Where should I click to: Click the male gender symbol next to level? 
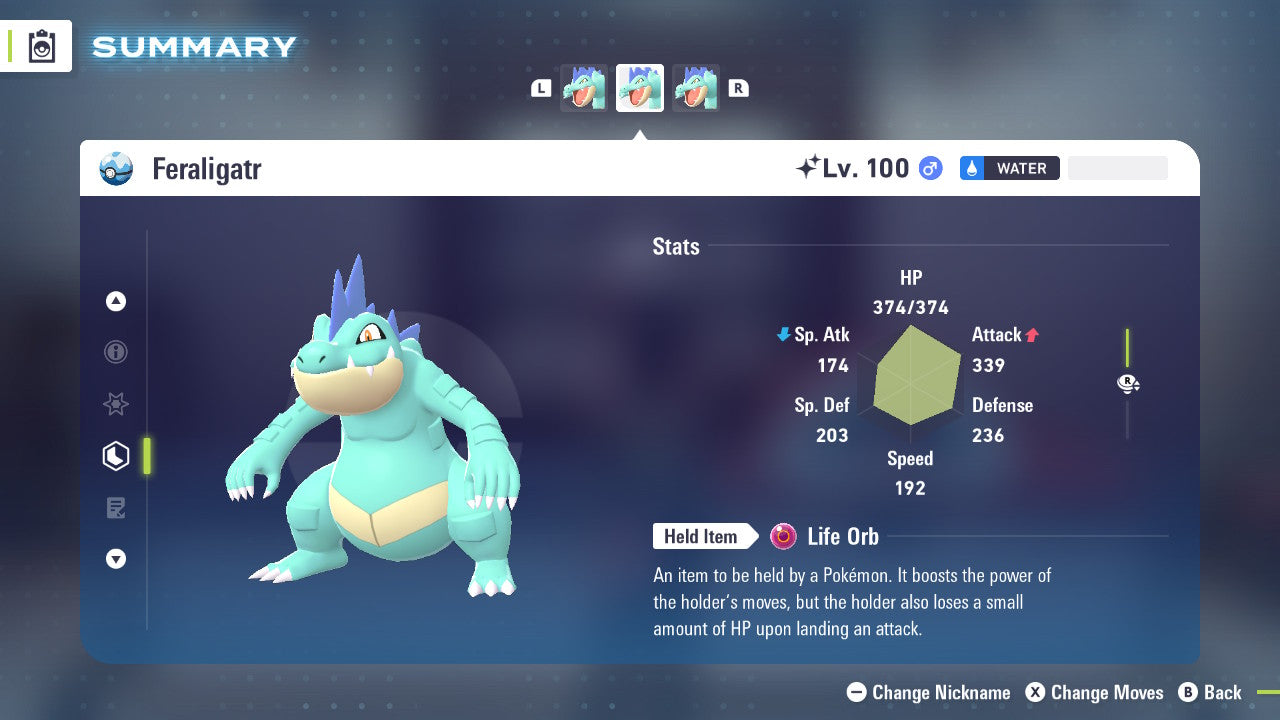929,168
